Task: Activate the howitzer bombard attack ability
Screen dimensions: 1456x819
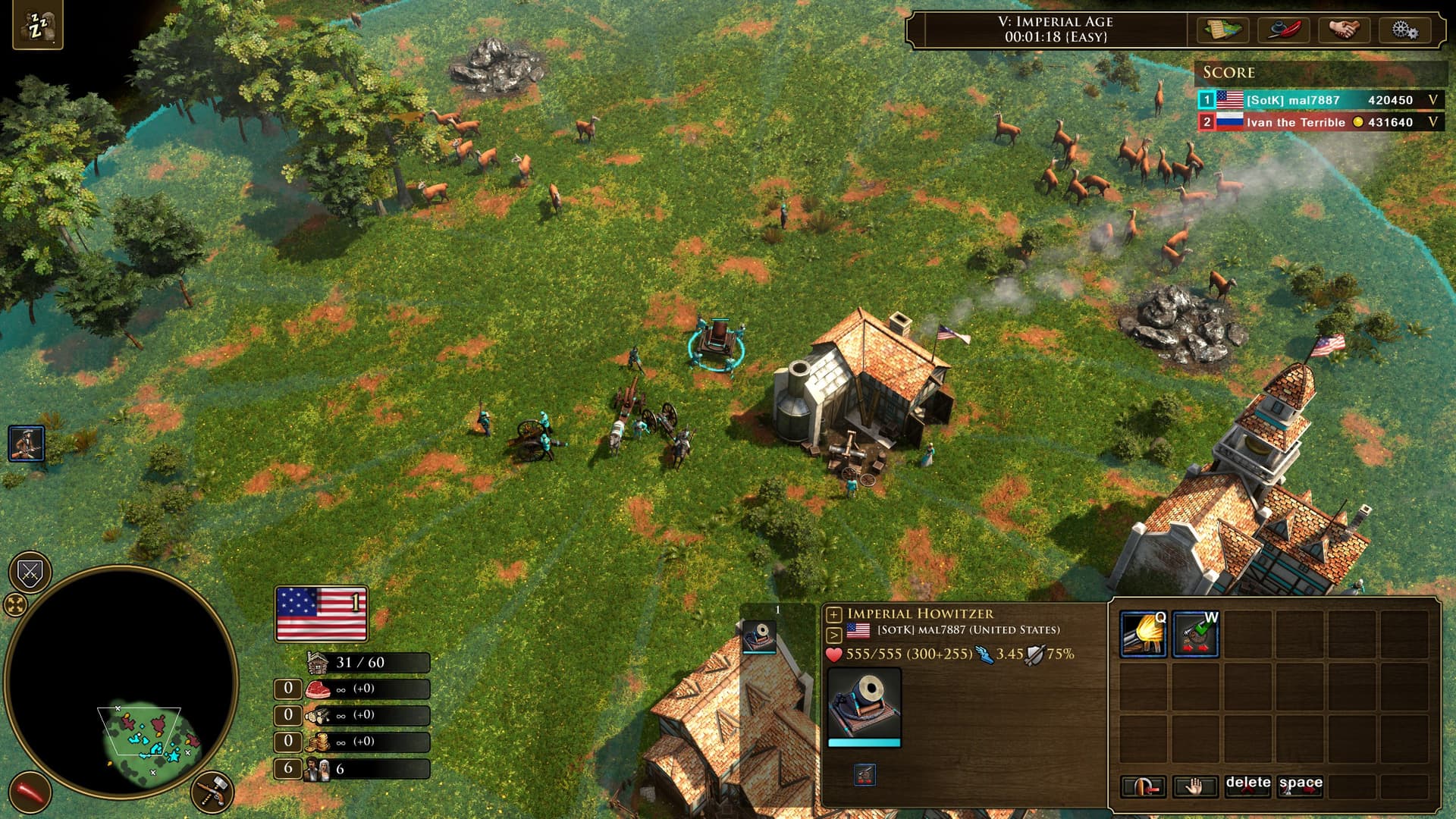Action: coord(1143,634)
